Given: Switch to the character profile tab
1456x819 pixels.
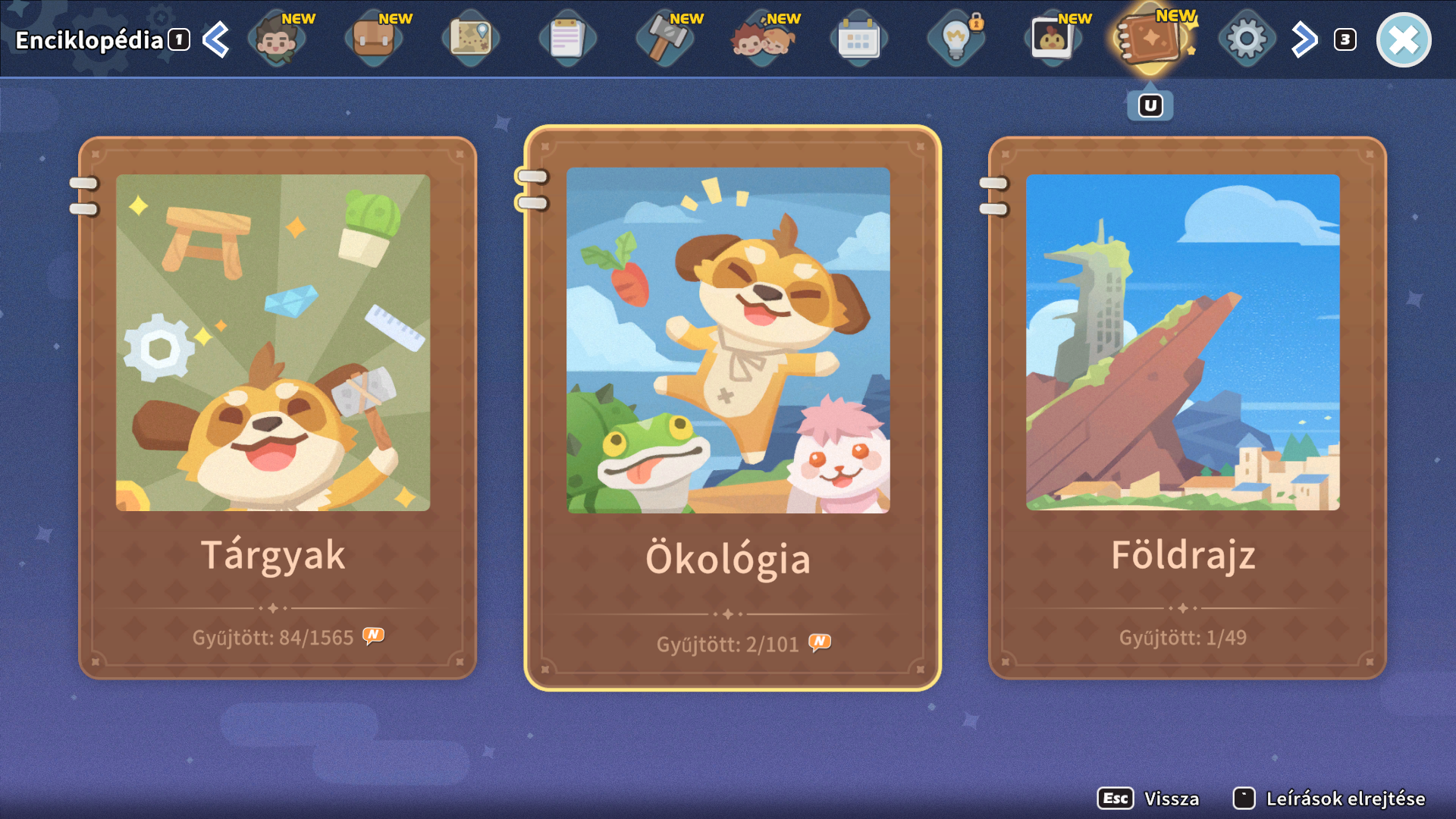Looking at the screenshot, I should 277,39.
